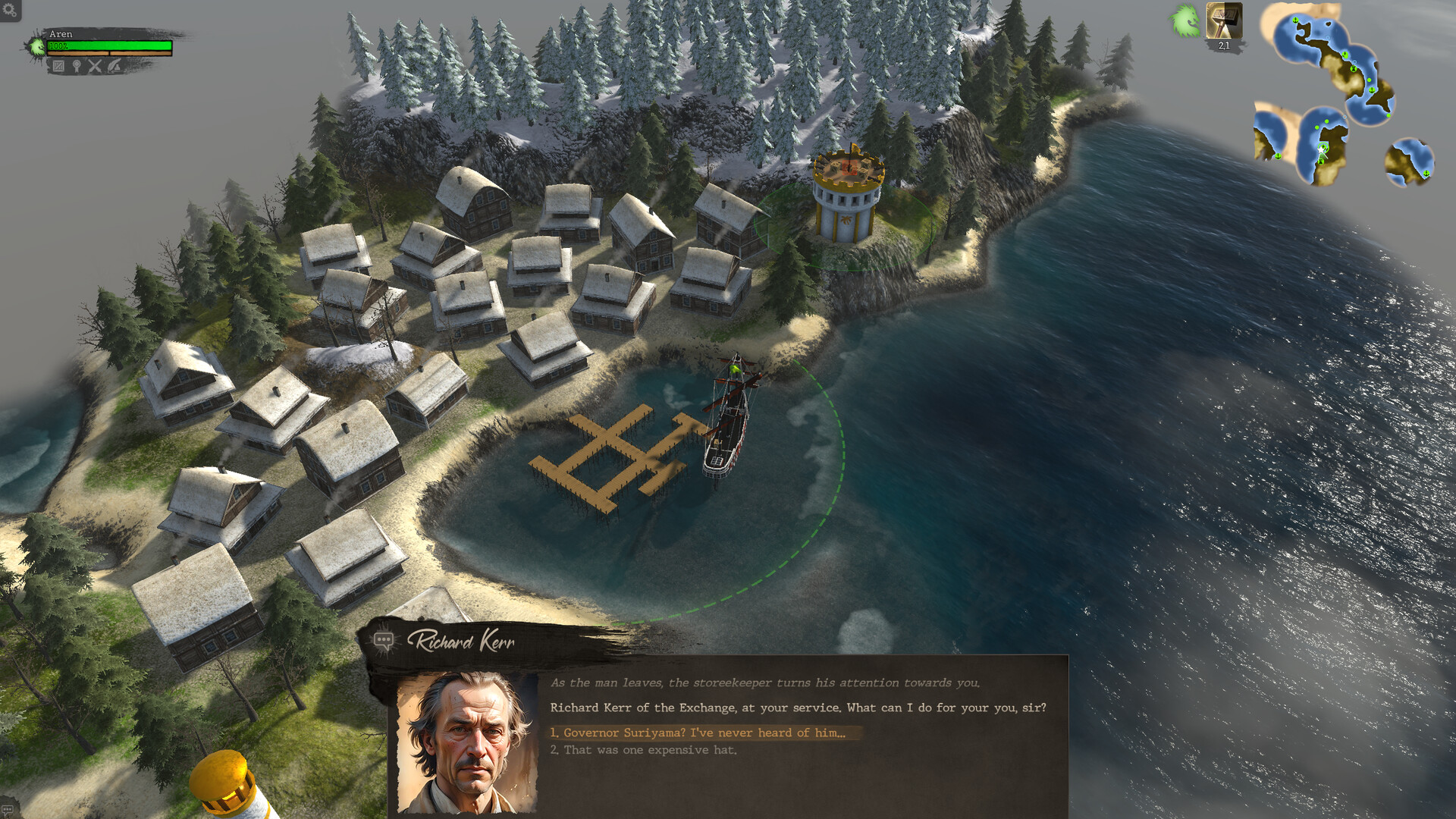1456x819 pixels.
Task: Open Aren's inventory crate icon
Action: [58, 67]
